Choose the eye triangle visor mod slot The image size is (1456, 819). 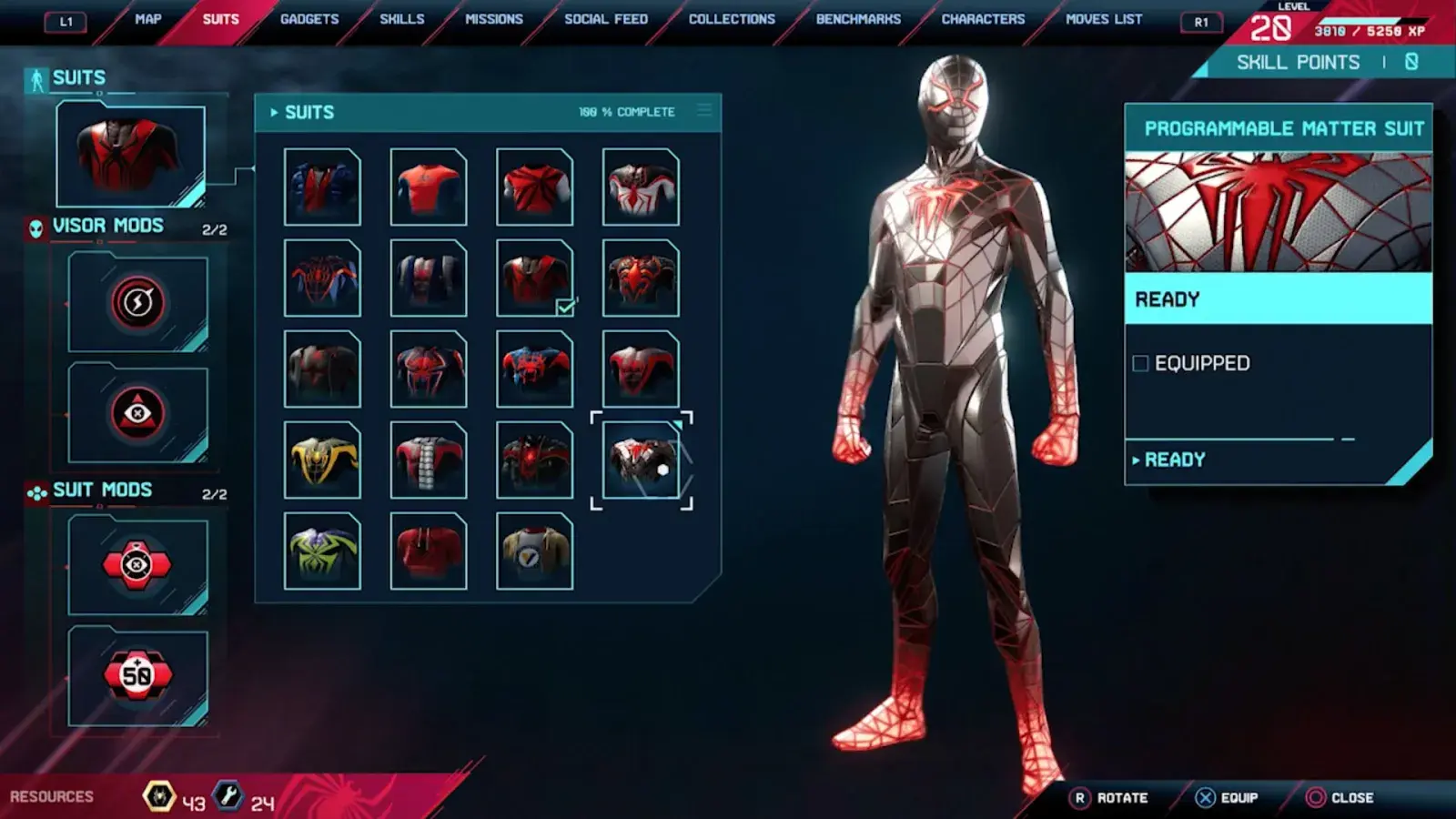click(137, 414)
